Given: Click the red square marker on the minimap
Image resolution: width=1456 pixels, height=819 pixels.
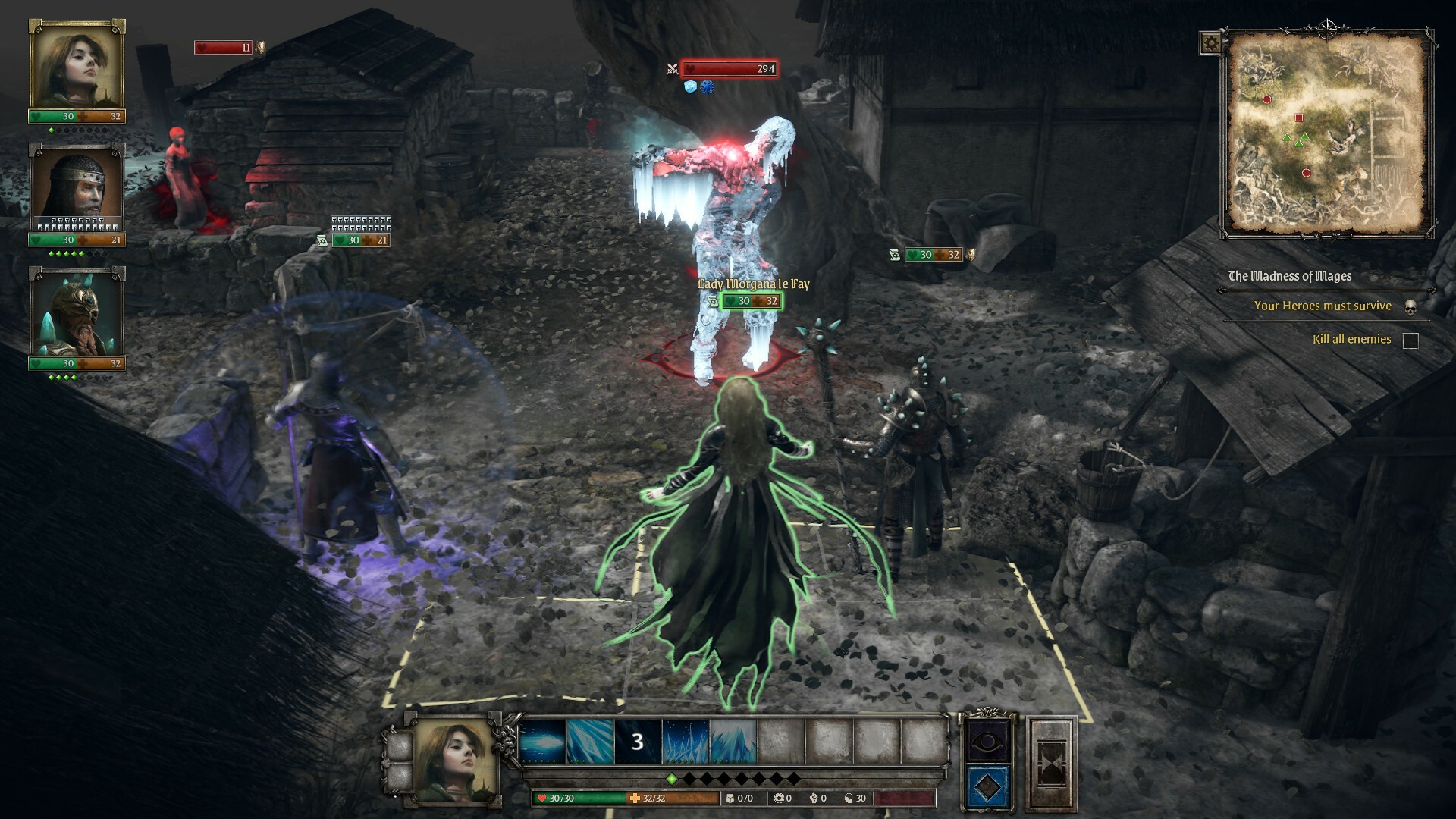Looking at the screenshot, I should 1298,117.
